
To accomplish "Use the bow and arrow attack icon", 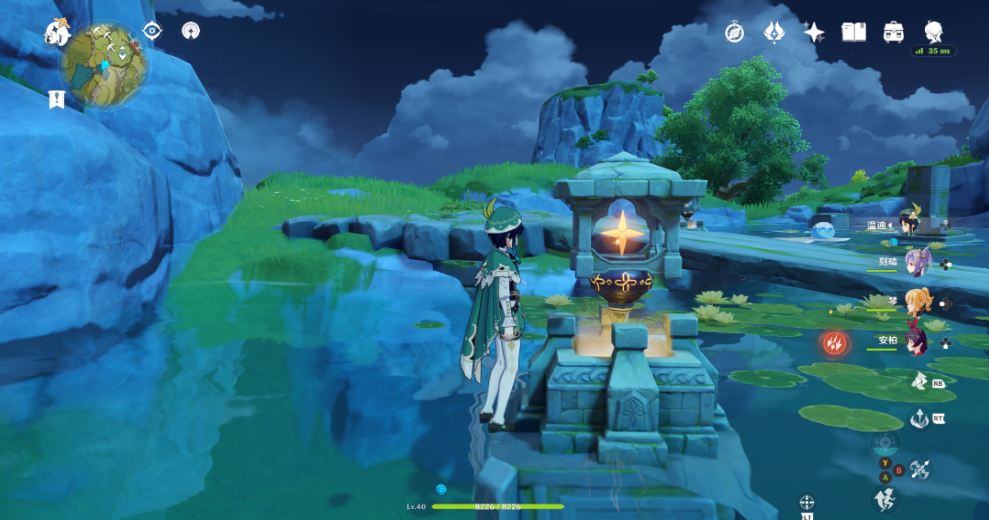I will (x=920, y=467).
